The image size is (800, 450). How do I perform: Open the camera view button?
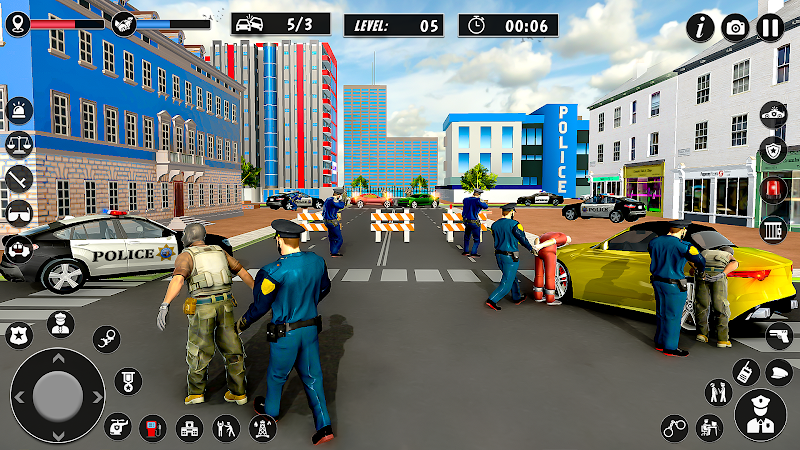click(x=736, y=27)
